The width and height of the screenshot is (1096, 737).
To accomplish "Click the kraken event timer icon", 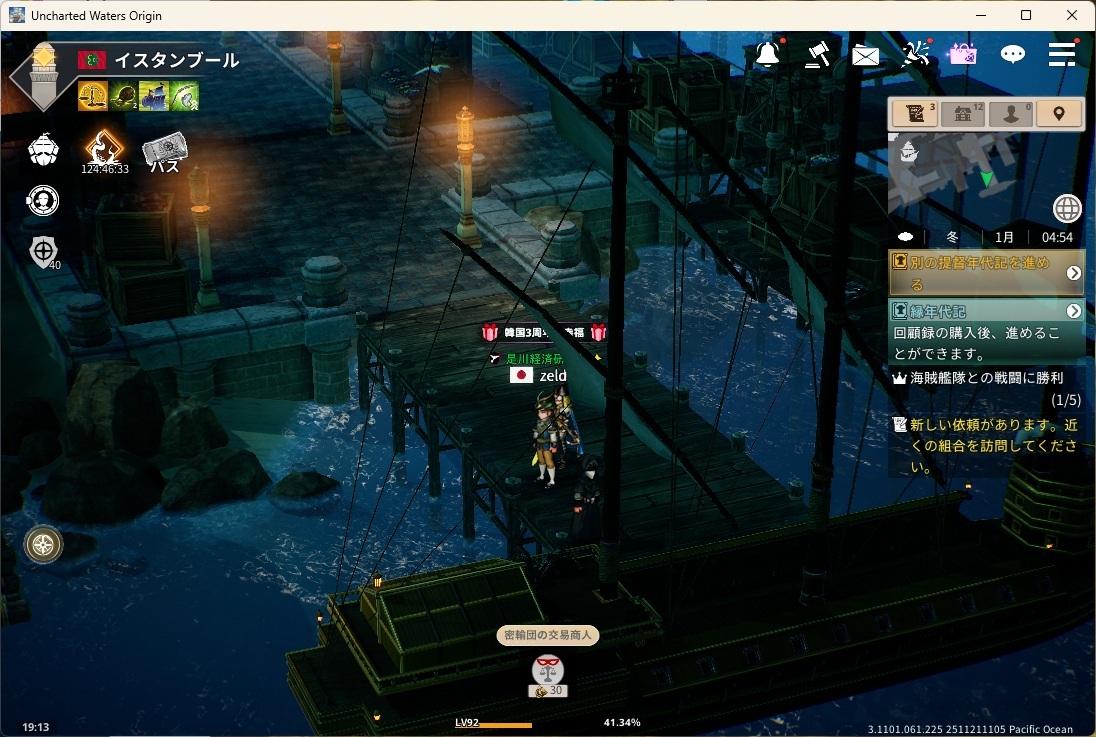I will click(104, 150).
